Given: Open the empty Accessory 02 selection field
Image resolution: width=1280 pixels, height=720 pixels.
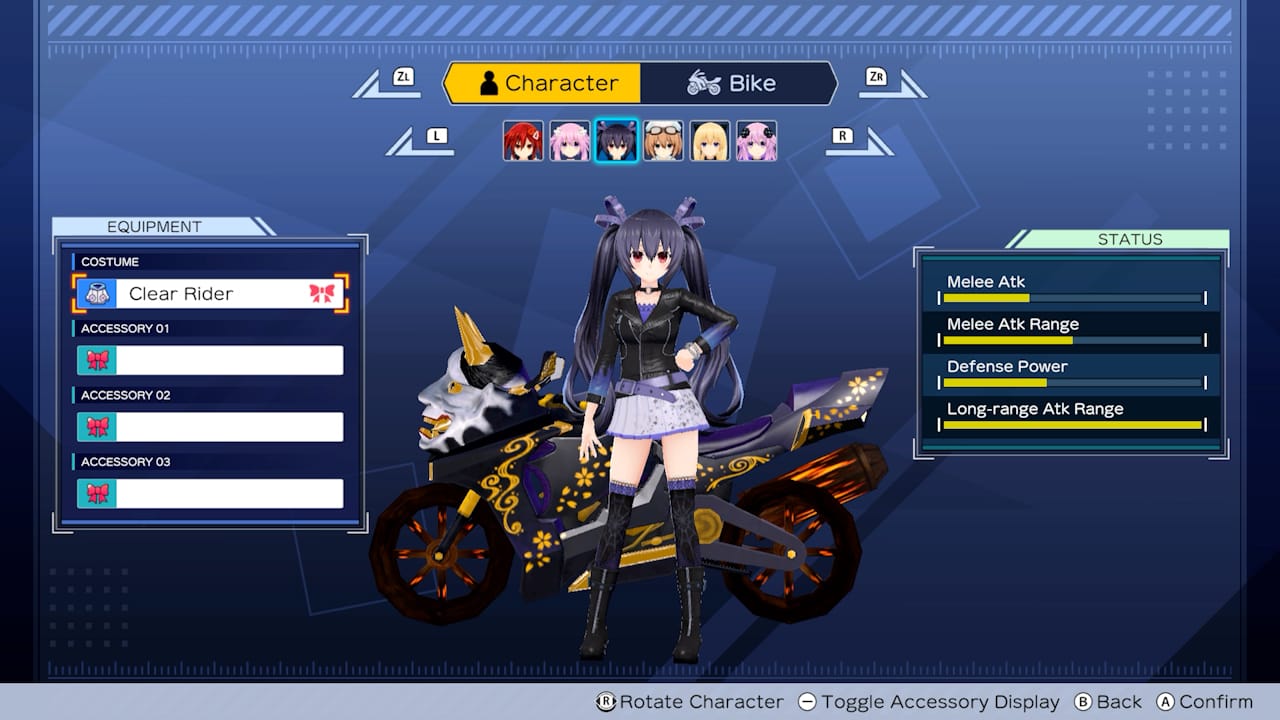Looking at the screenshot, I should coord(235,426).
